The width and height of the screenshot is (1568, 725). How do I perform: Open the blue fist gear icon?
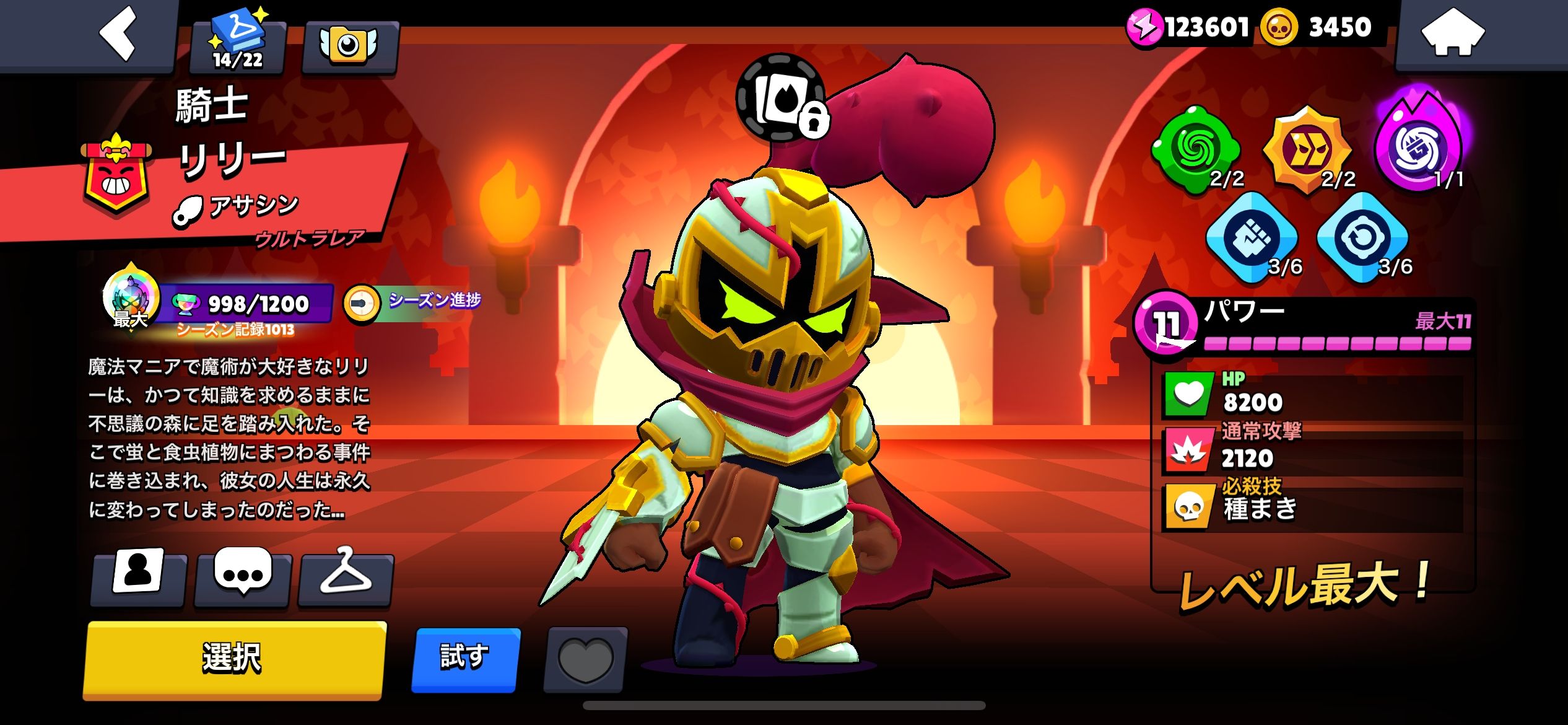click(1252, 239)
